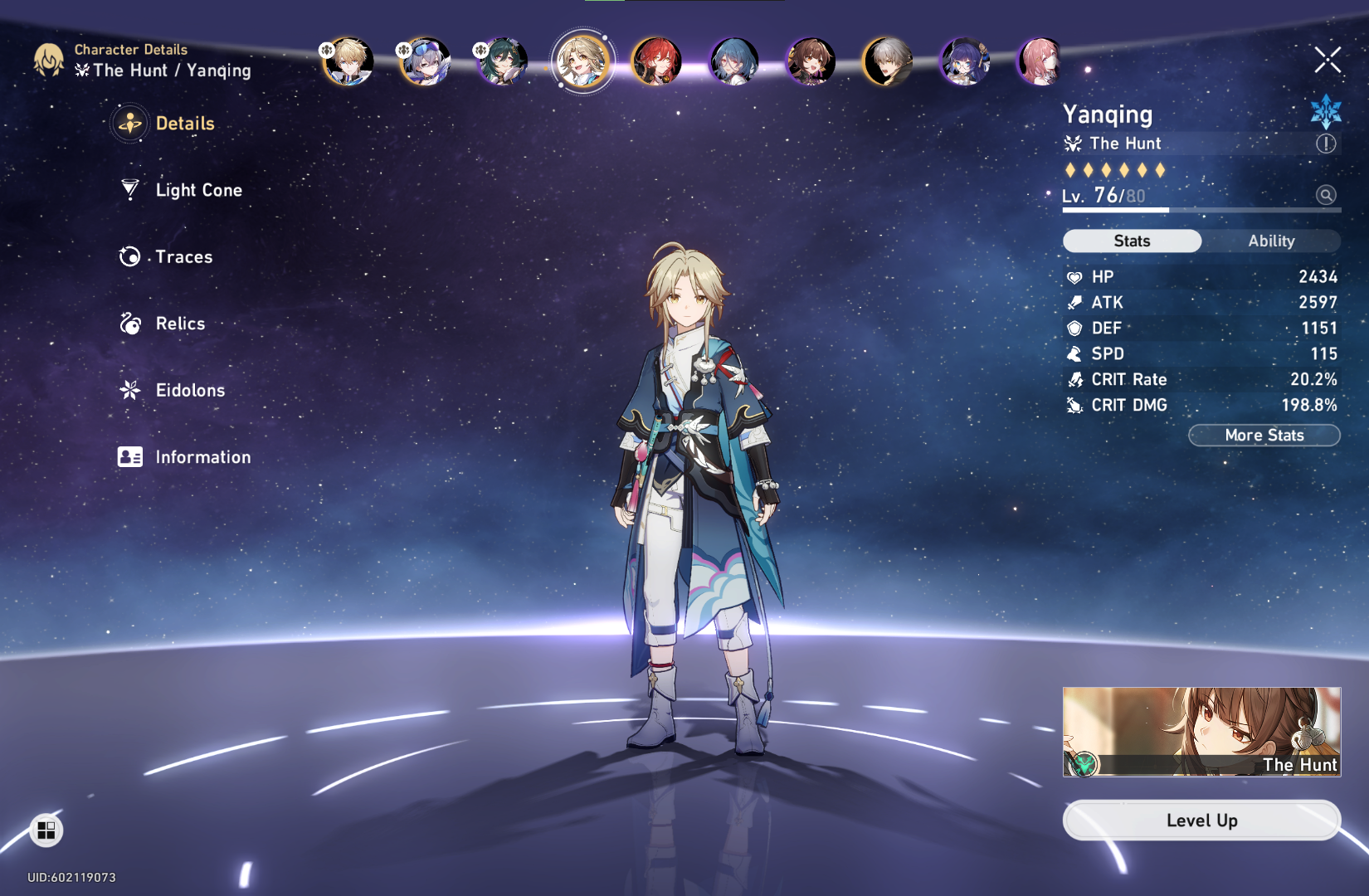Switch to the Ability tab

pyautogui.click(x=1271, y=241)
